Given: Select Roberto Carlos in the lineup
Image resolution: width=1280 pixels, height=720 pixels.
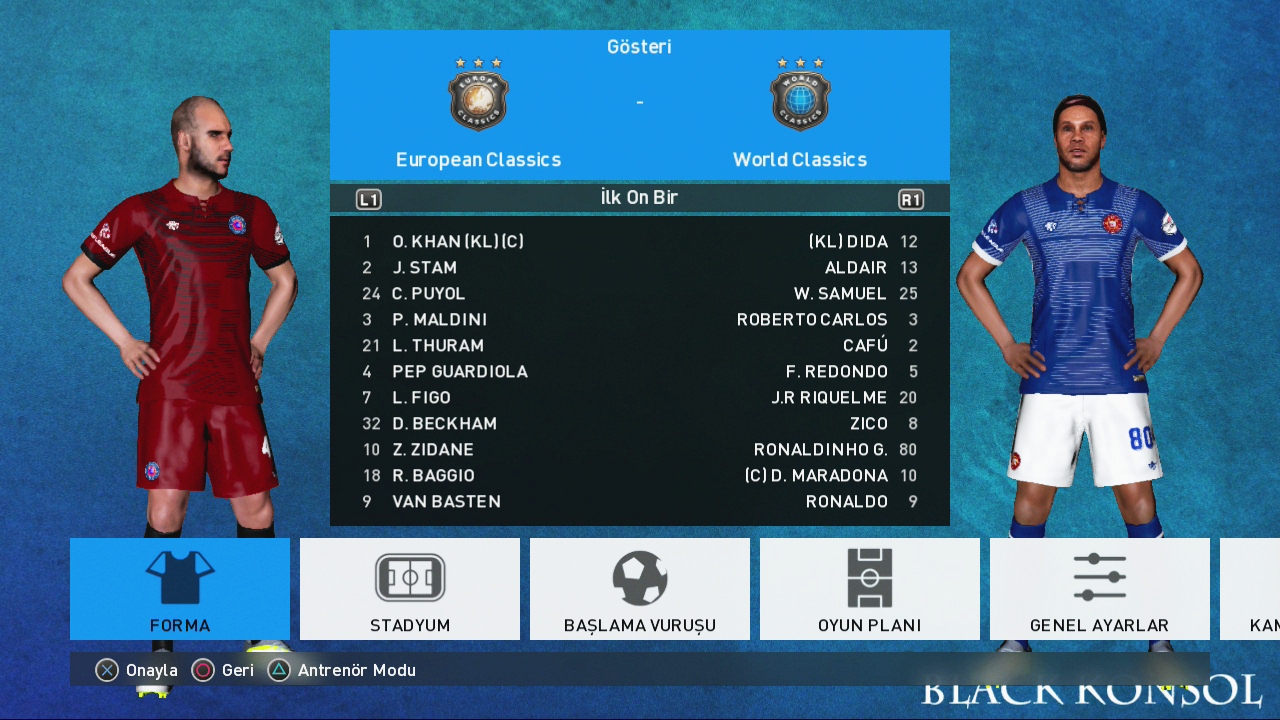Looking at the screenshot, I should [x=812, y=320].
